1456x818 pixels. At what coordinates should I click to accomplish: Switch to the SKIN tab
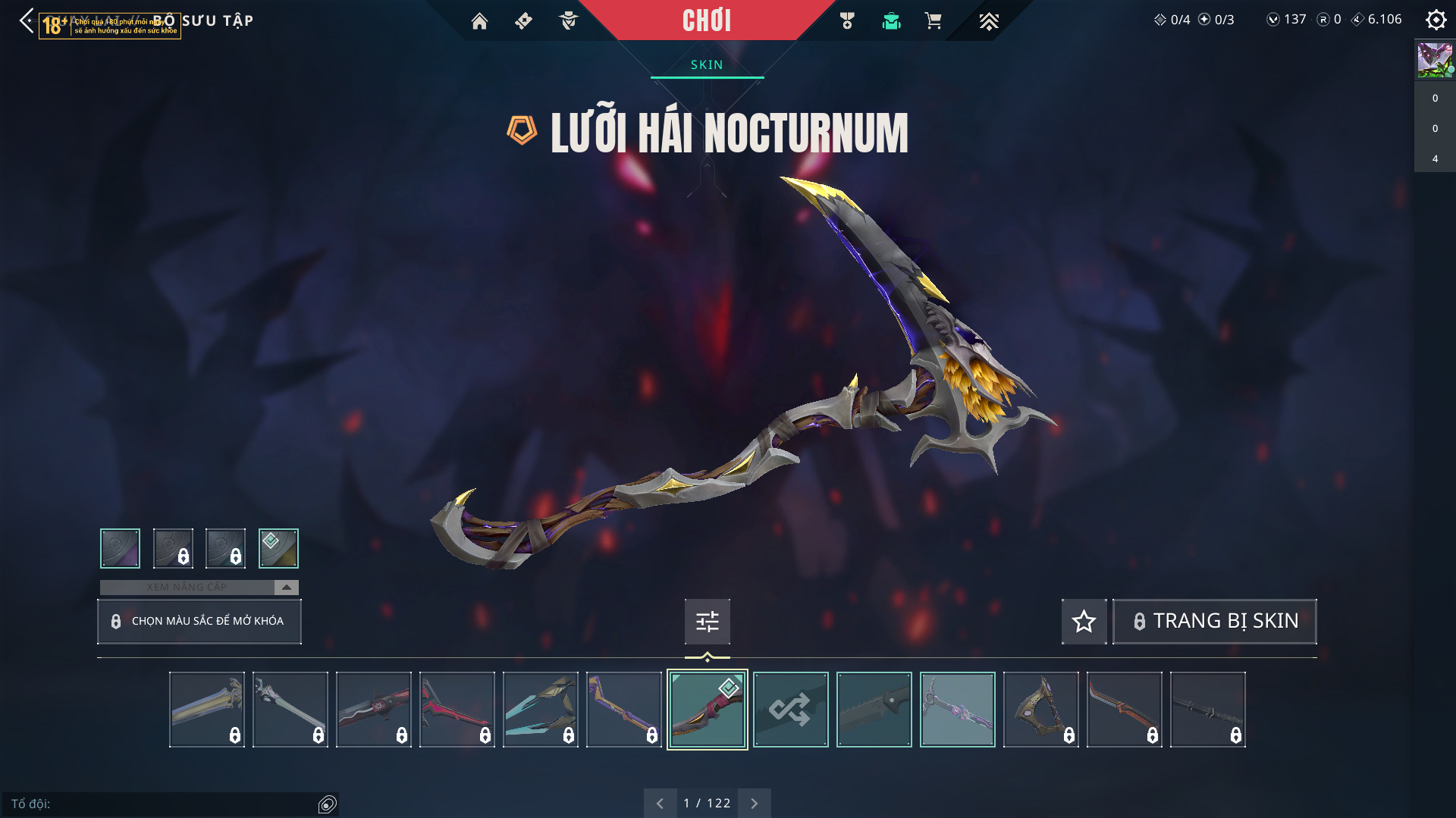pyautogui.click(x=707, y=65)
